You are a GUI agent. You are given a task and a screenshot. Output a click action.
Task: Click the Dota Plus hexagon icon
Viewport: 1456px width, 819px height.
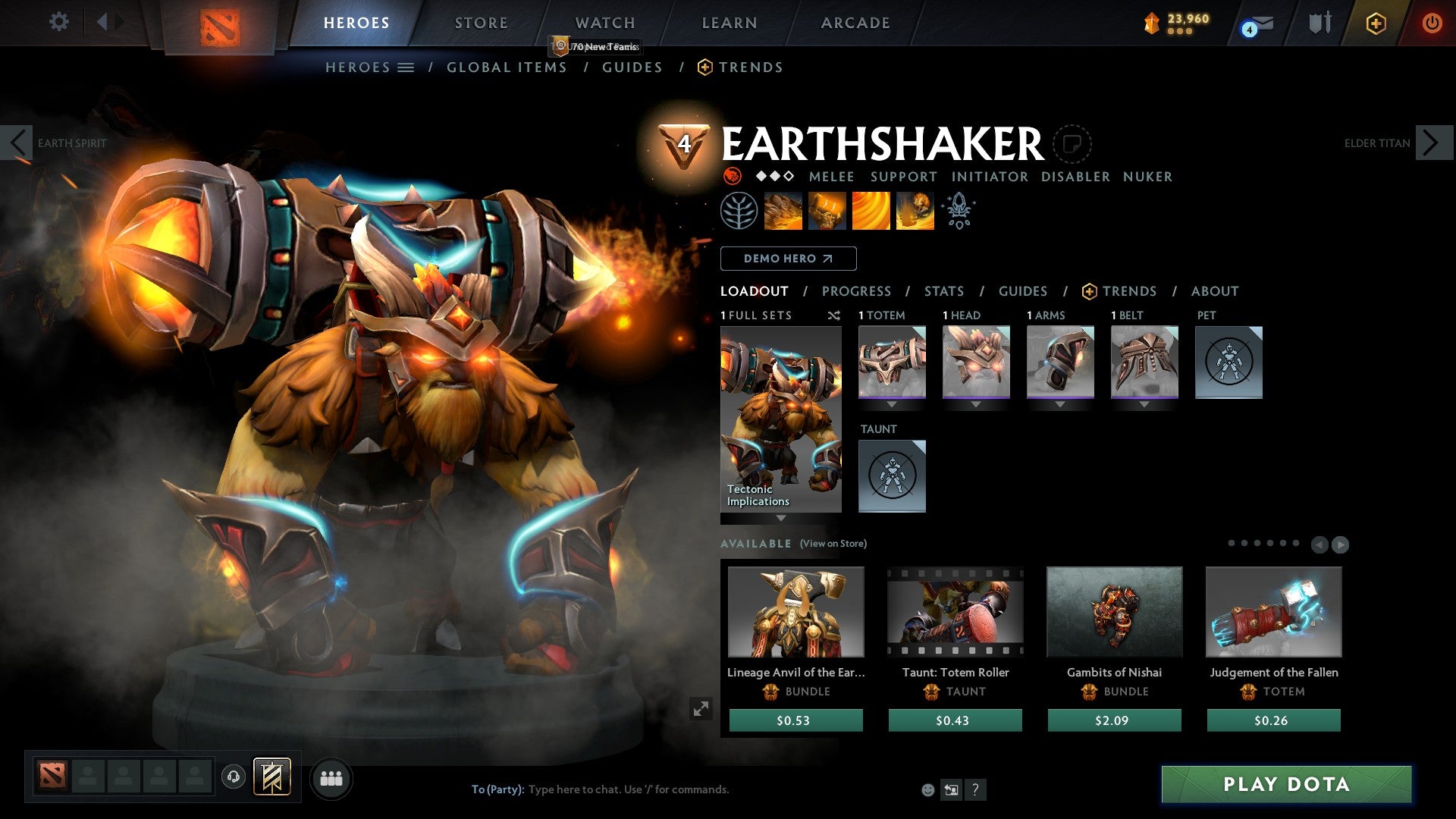coord(1376,23)
